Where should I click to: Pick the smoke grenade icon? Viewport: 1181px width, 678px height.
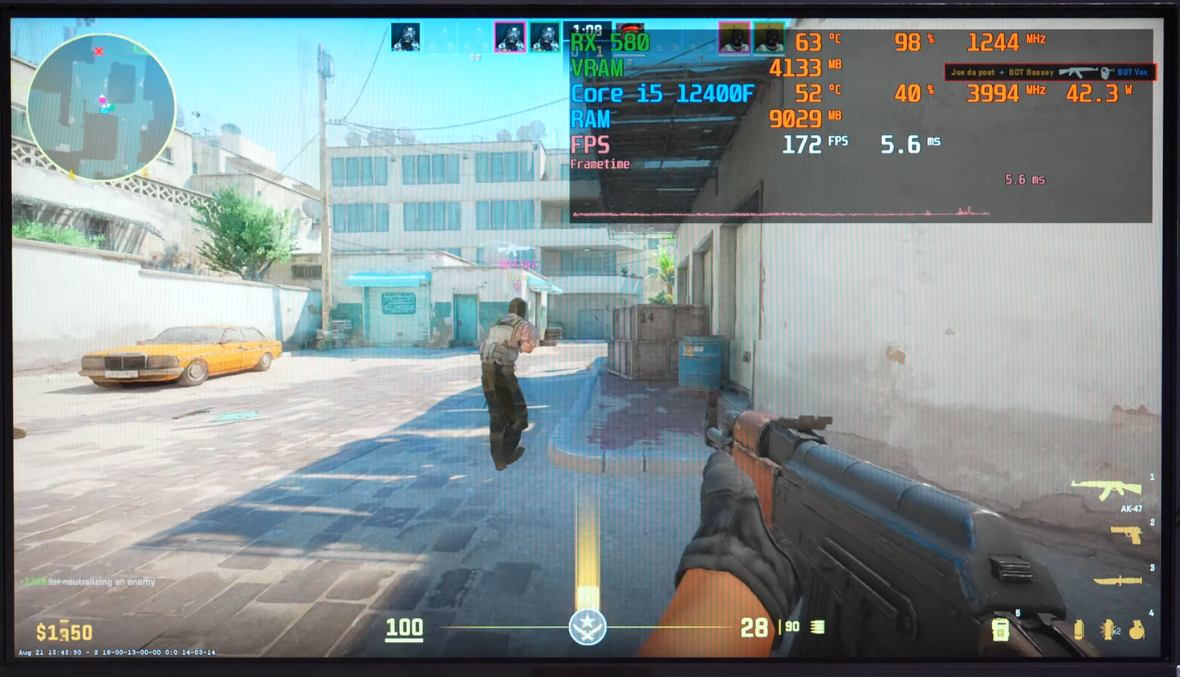(x=1078, y=630)
